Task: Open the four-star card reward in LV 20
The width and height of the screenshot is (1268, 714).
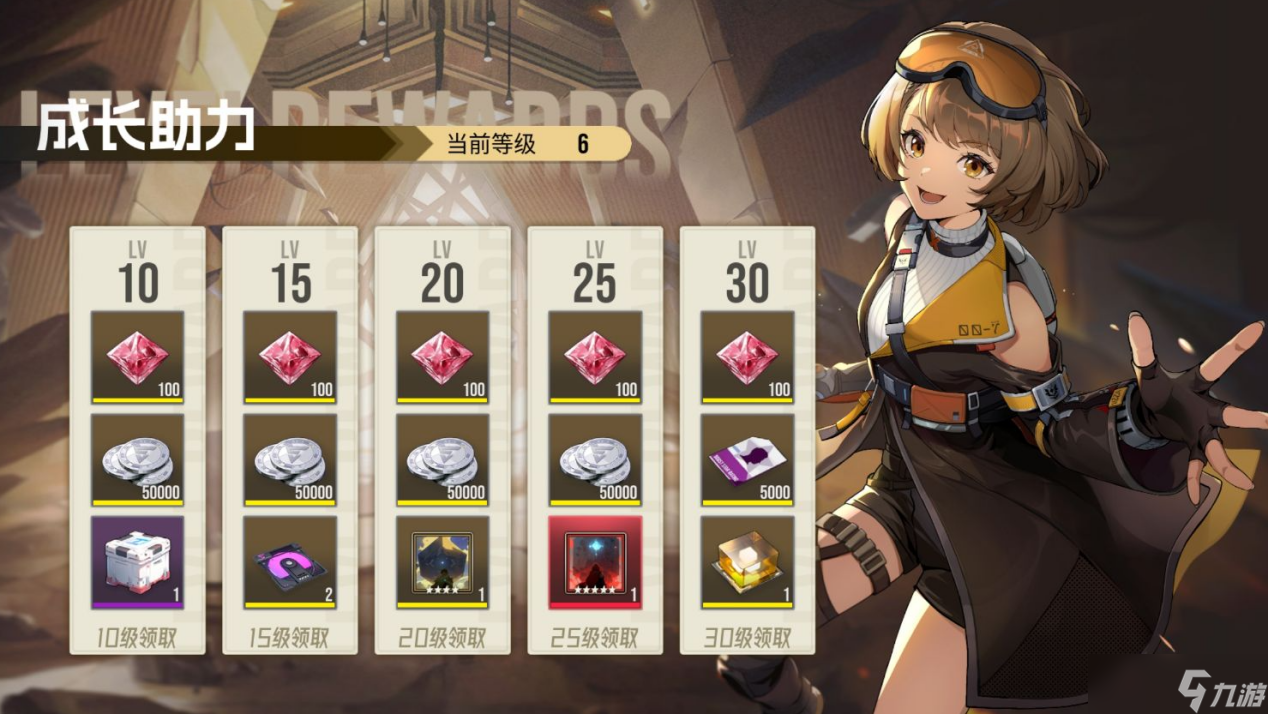Action: (442, 562)
